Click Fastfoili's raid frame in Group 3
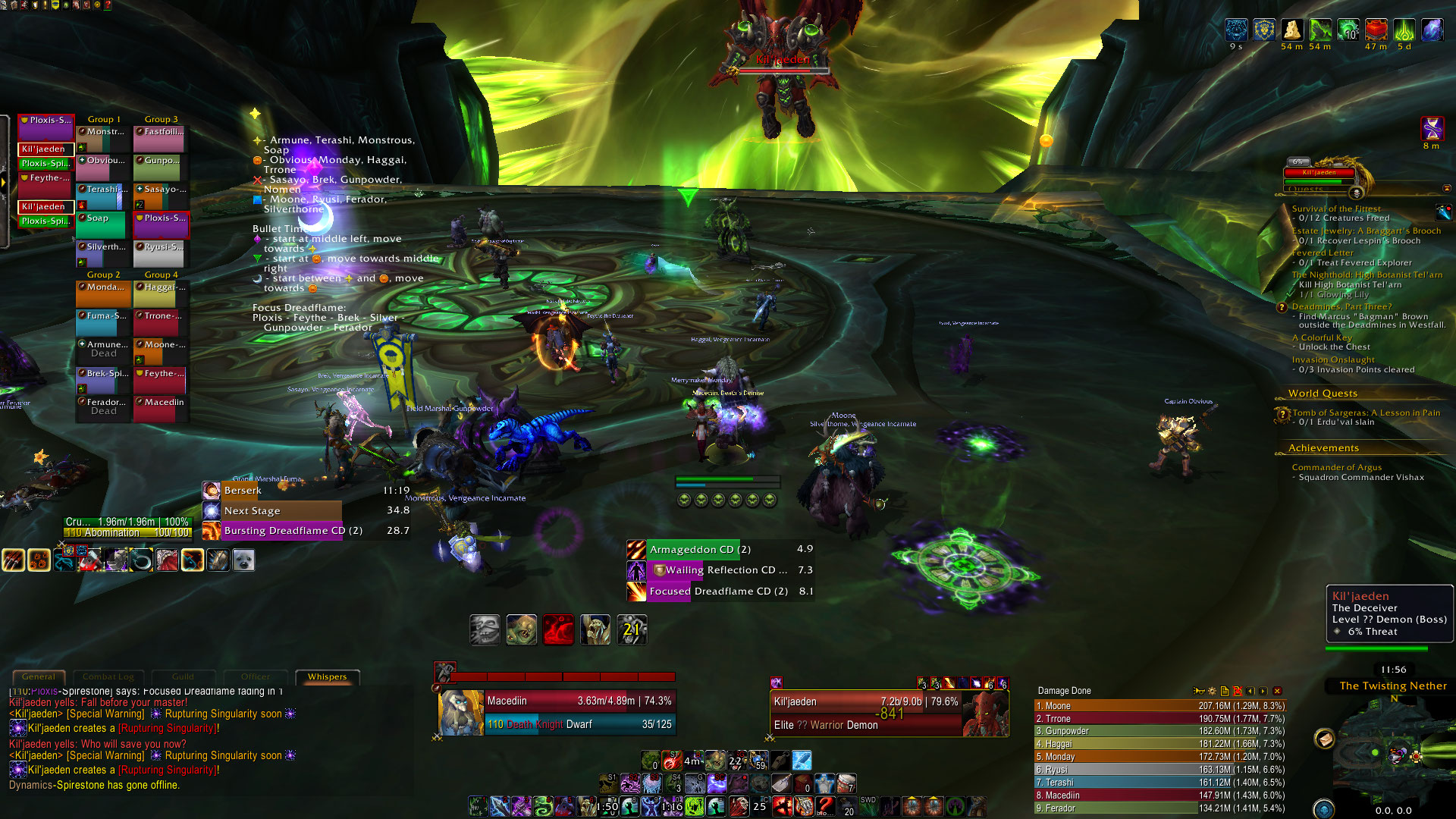This screenshot has width=1456, height=819. coord(161,139)
